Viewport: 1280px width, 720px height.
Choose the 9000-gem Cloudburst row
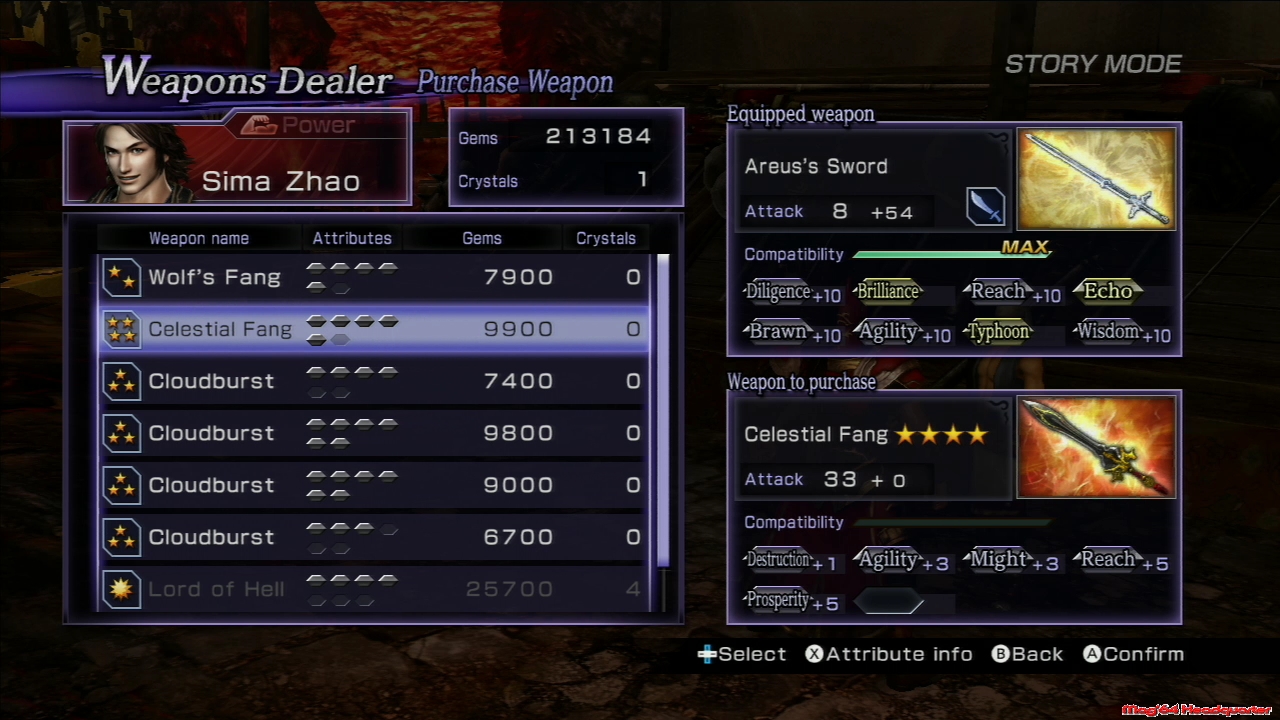point(375,485)
